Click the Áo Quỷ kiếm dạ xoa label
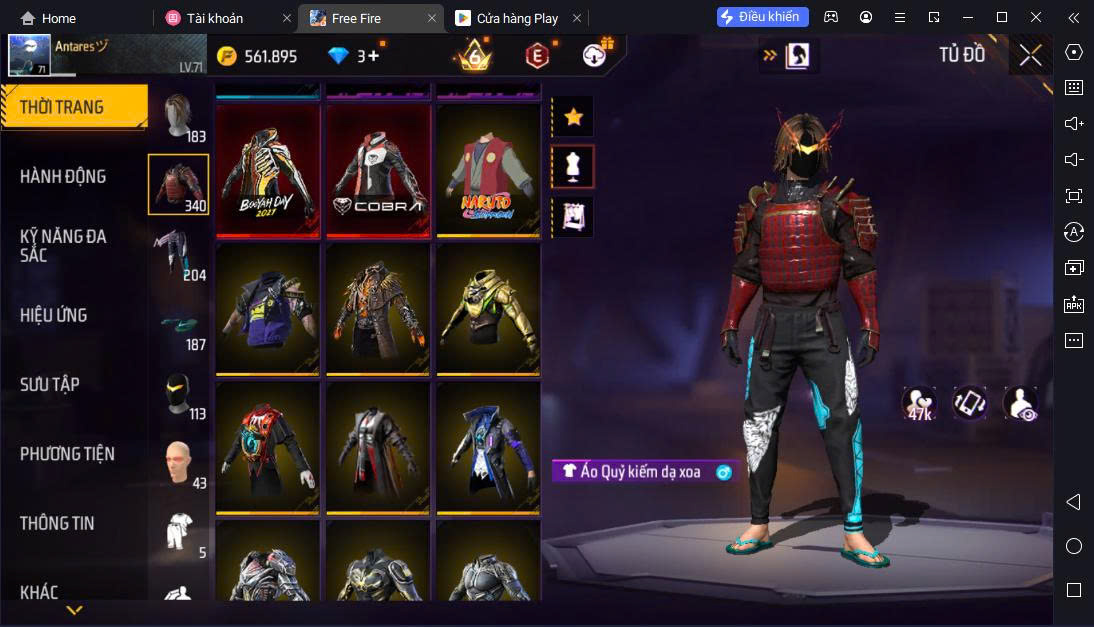The image size is (1094, 627). click(x=640, y=472)
